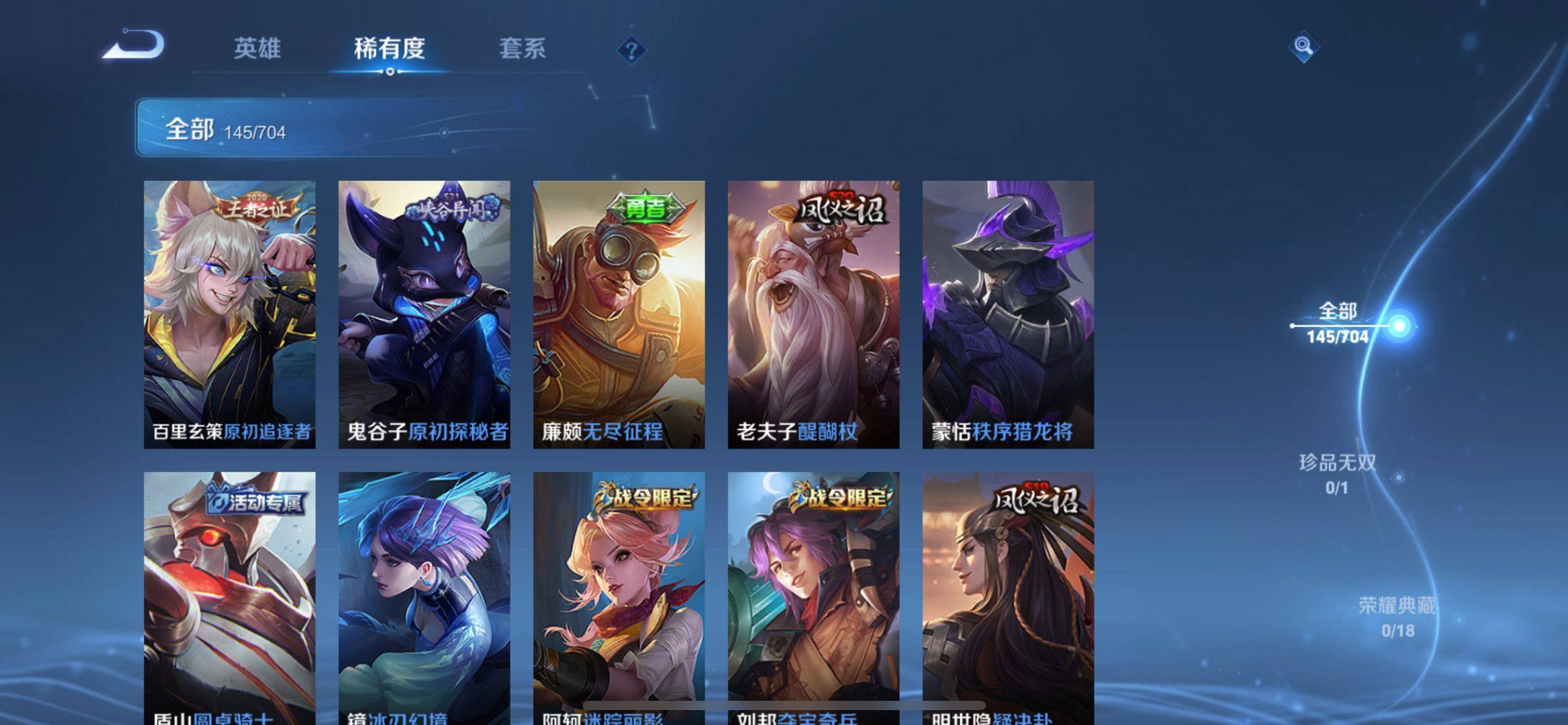This screenshot has width=1568, height=725.
Task: Pick the 蒙恬 秩序猎龙将 skin card
Action: [x=1008, y=314]
